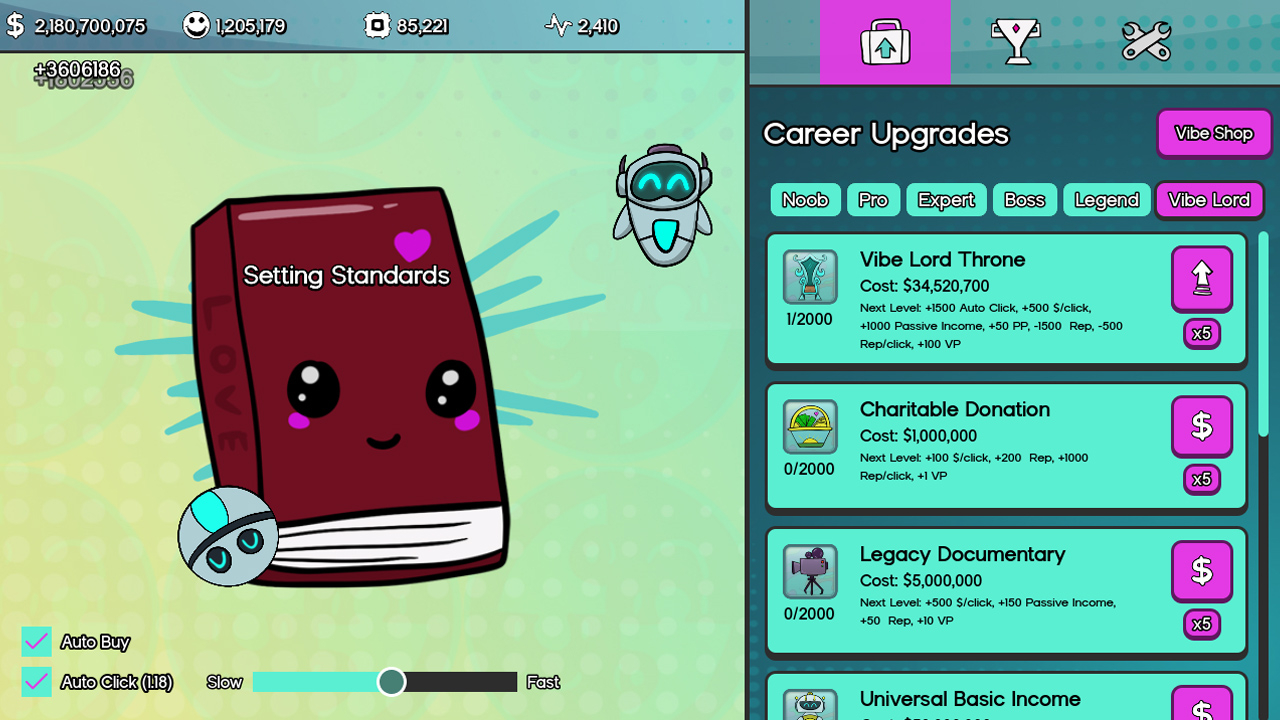Open the wrench tools settings tab
The height and width of the screenshot is (720, 1280).
click(x=1146, y=42)
